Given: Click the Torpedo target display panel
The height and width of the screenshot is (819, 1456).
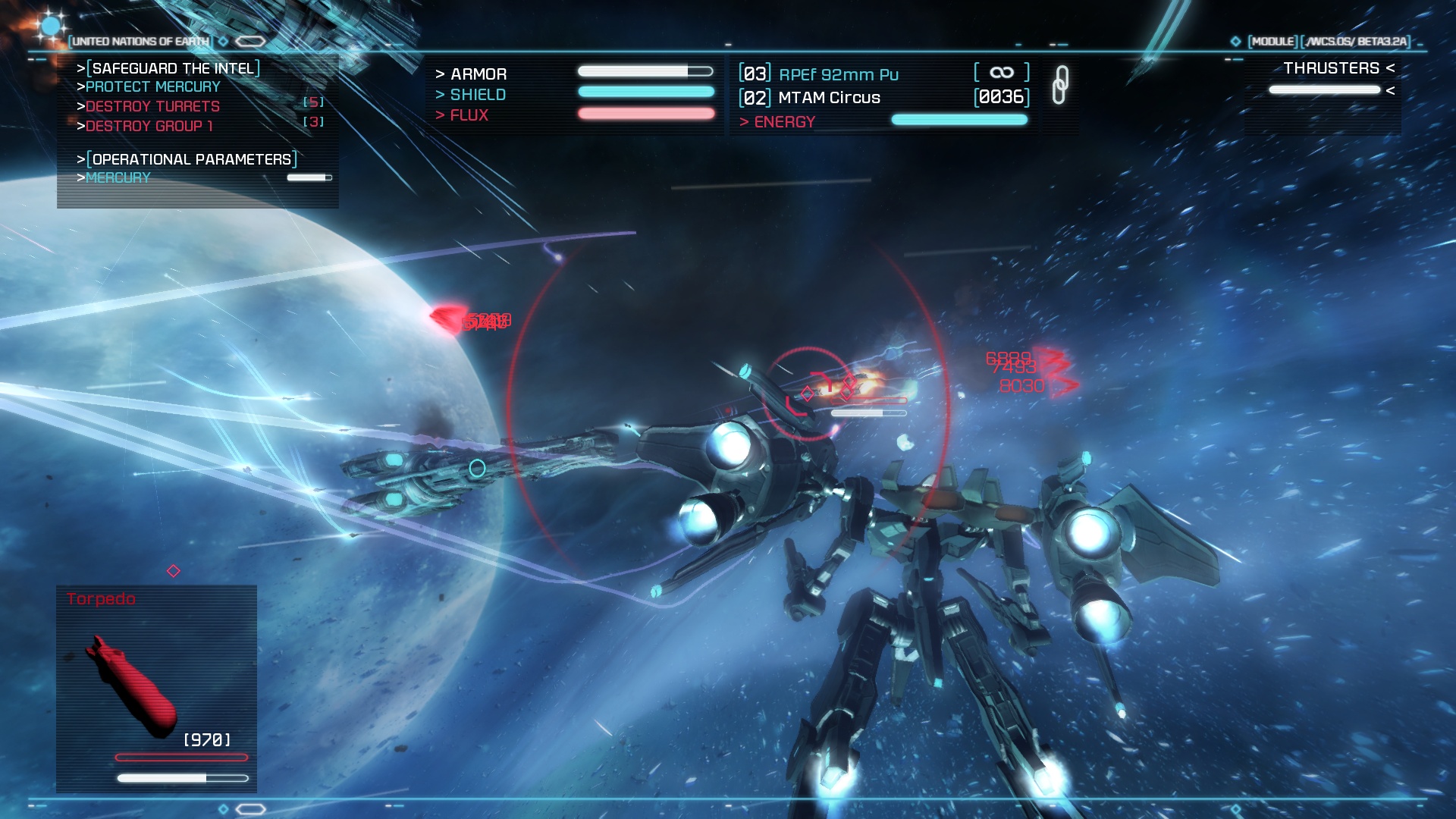Looking at the screenshot, I should (x=156, y=688).
